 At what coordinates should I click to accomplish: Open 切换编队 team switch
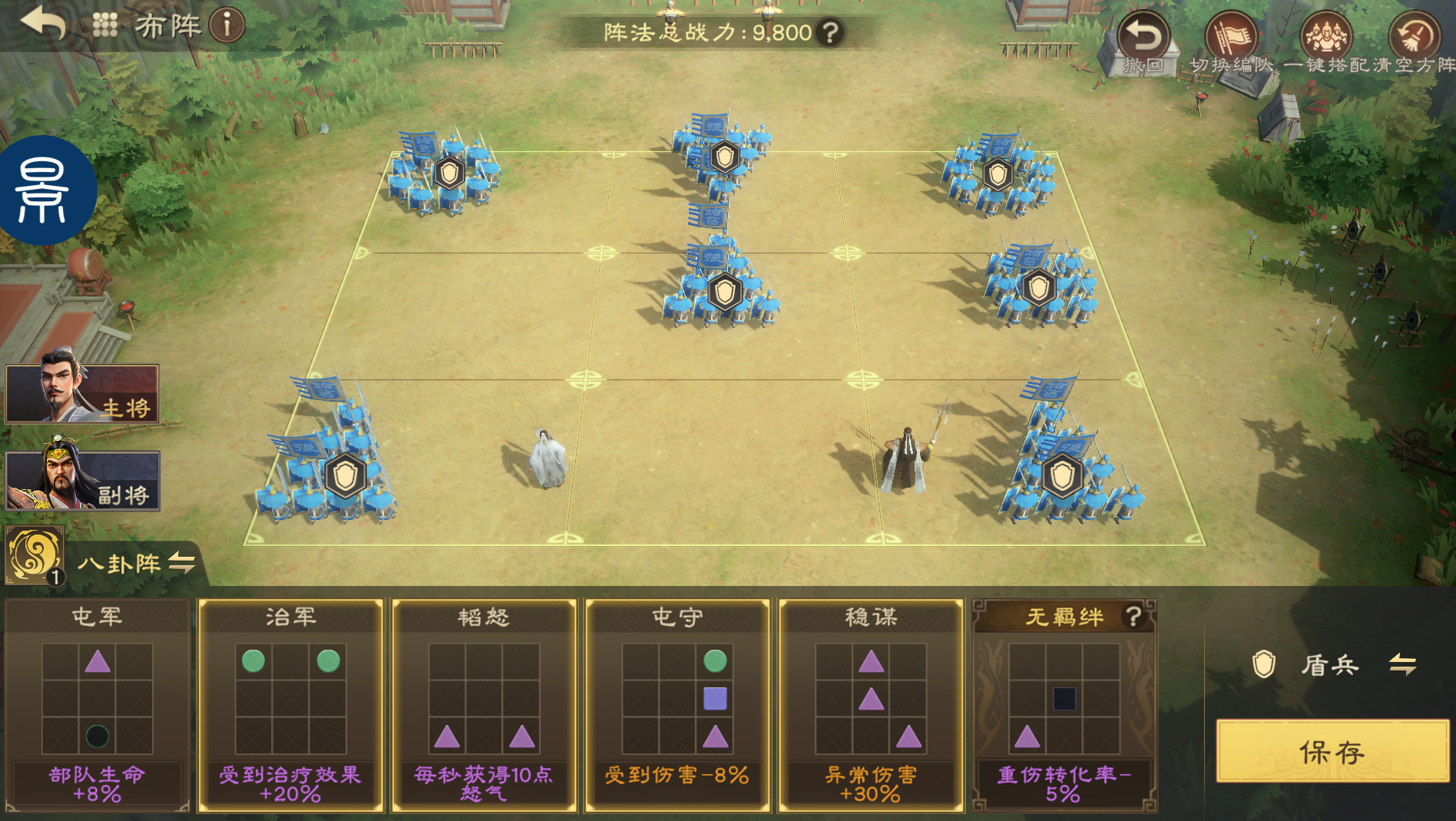1231,42
